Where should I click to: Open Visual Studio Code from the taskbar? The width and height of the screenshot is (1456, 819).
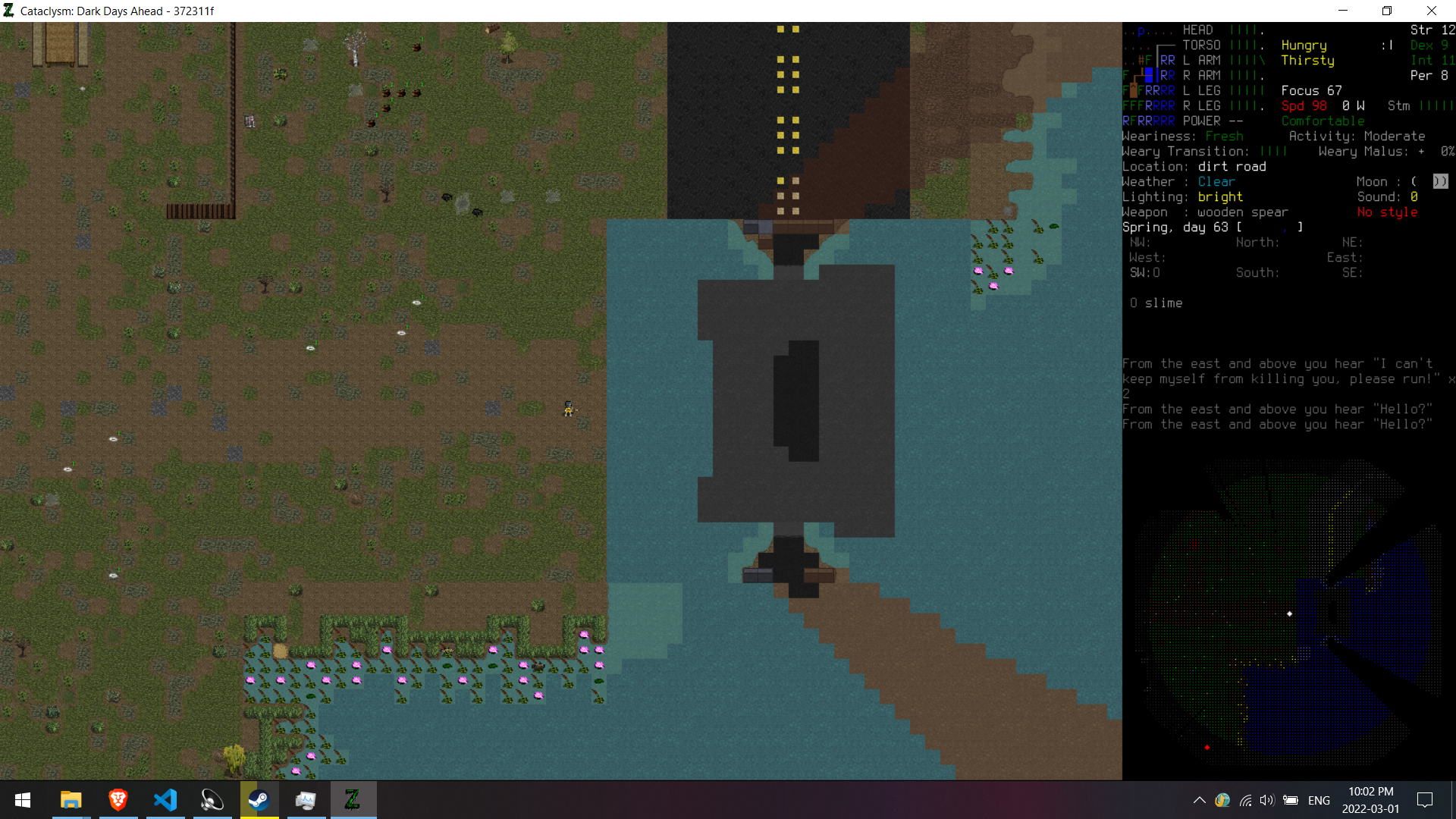coord(165,799)
